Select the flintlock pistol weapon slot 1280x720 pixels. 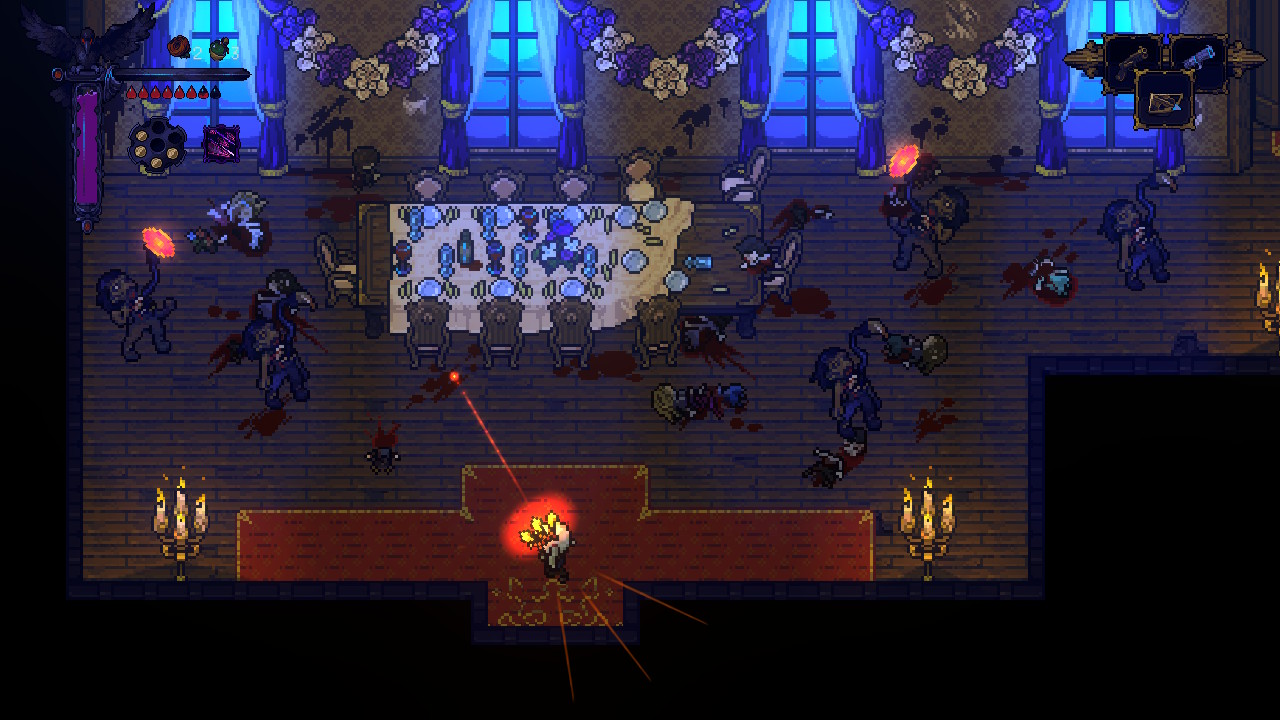(x=1131, y=61)
